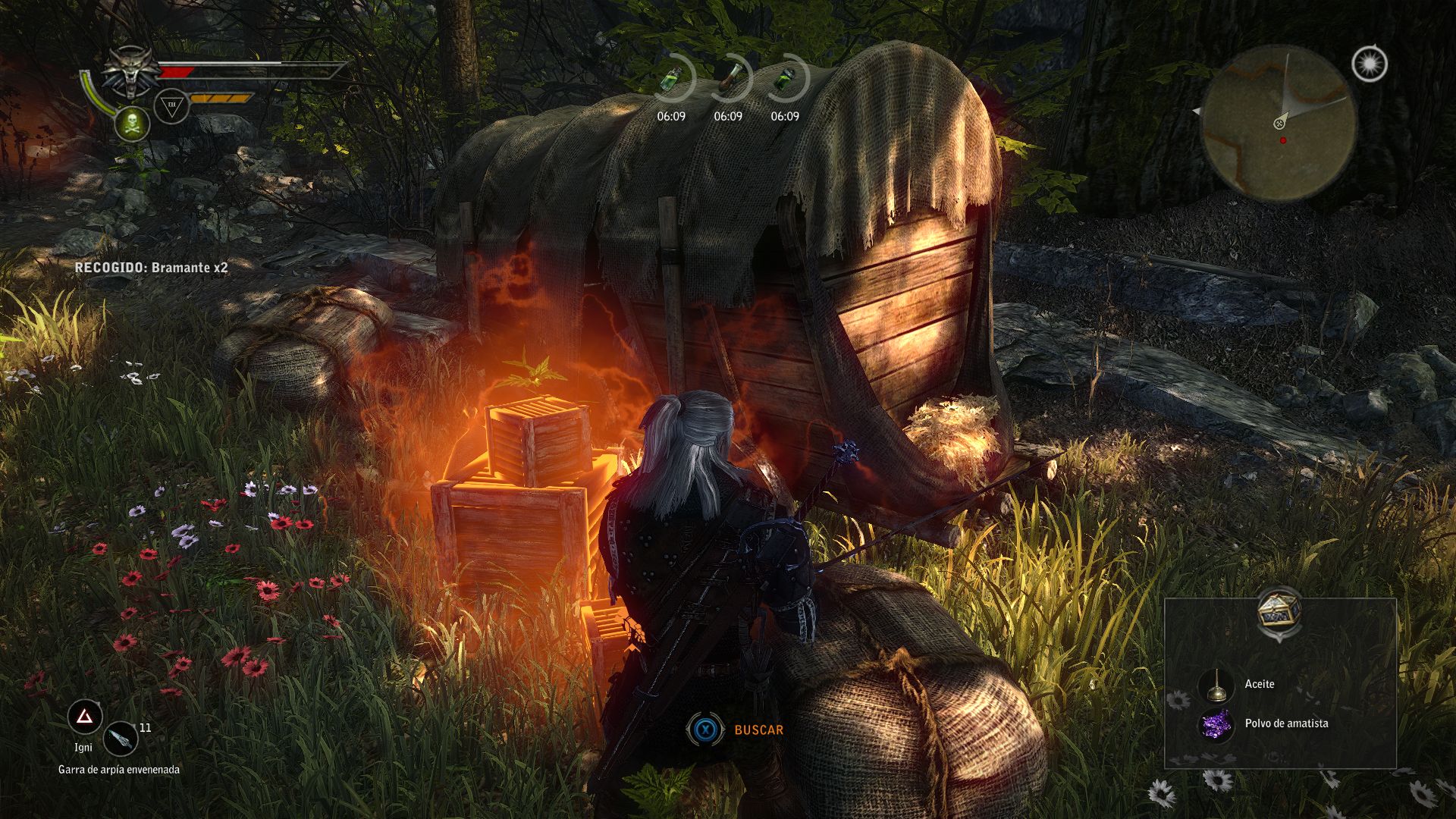1456x819 pixels.
Task: Take the Aceite loot item
Action: coord(1259,684)
